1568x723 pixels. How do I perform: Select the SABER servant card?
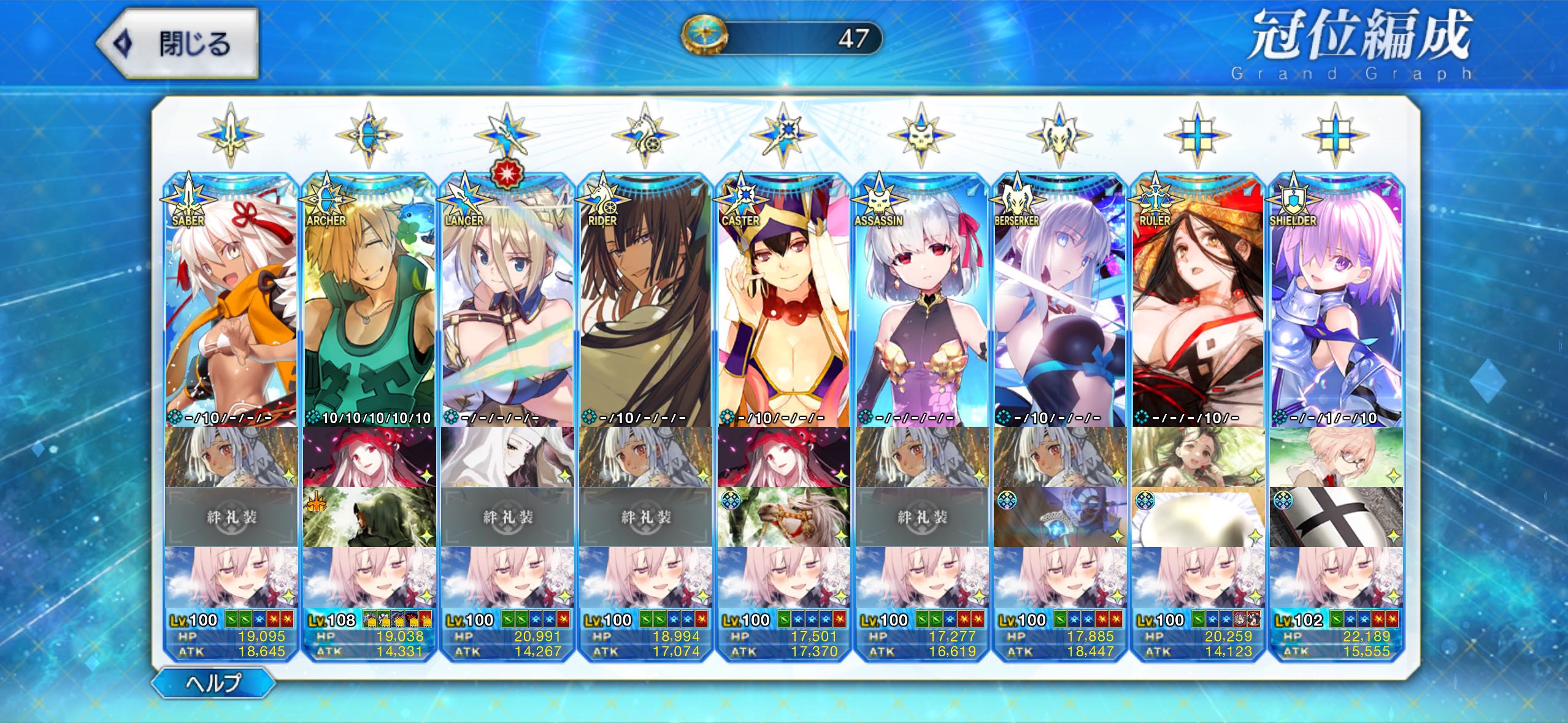231,300
